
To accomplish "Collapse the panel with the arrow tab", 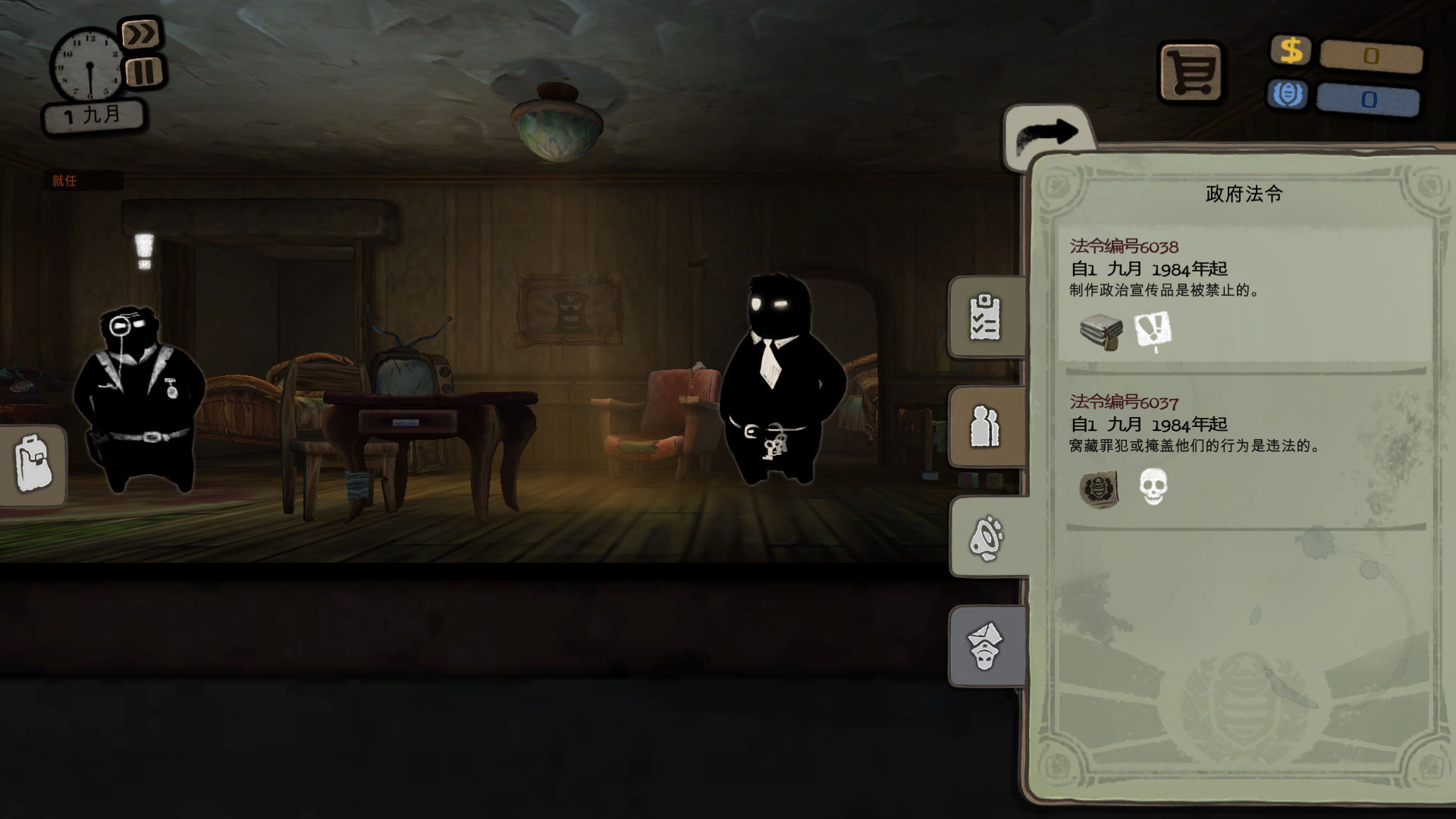I will coord(1048,133).
